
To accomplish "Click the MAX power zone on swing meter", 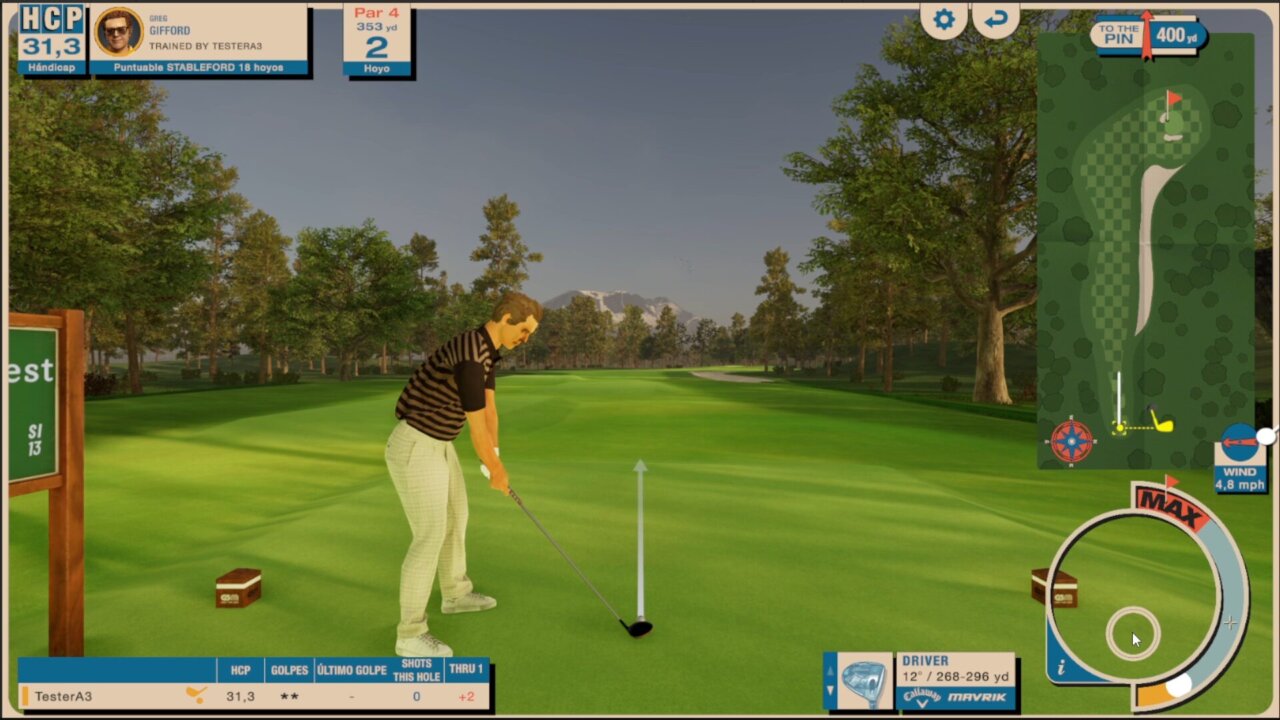I will point(1171,503).
